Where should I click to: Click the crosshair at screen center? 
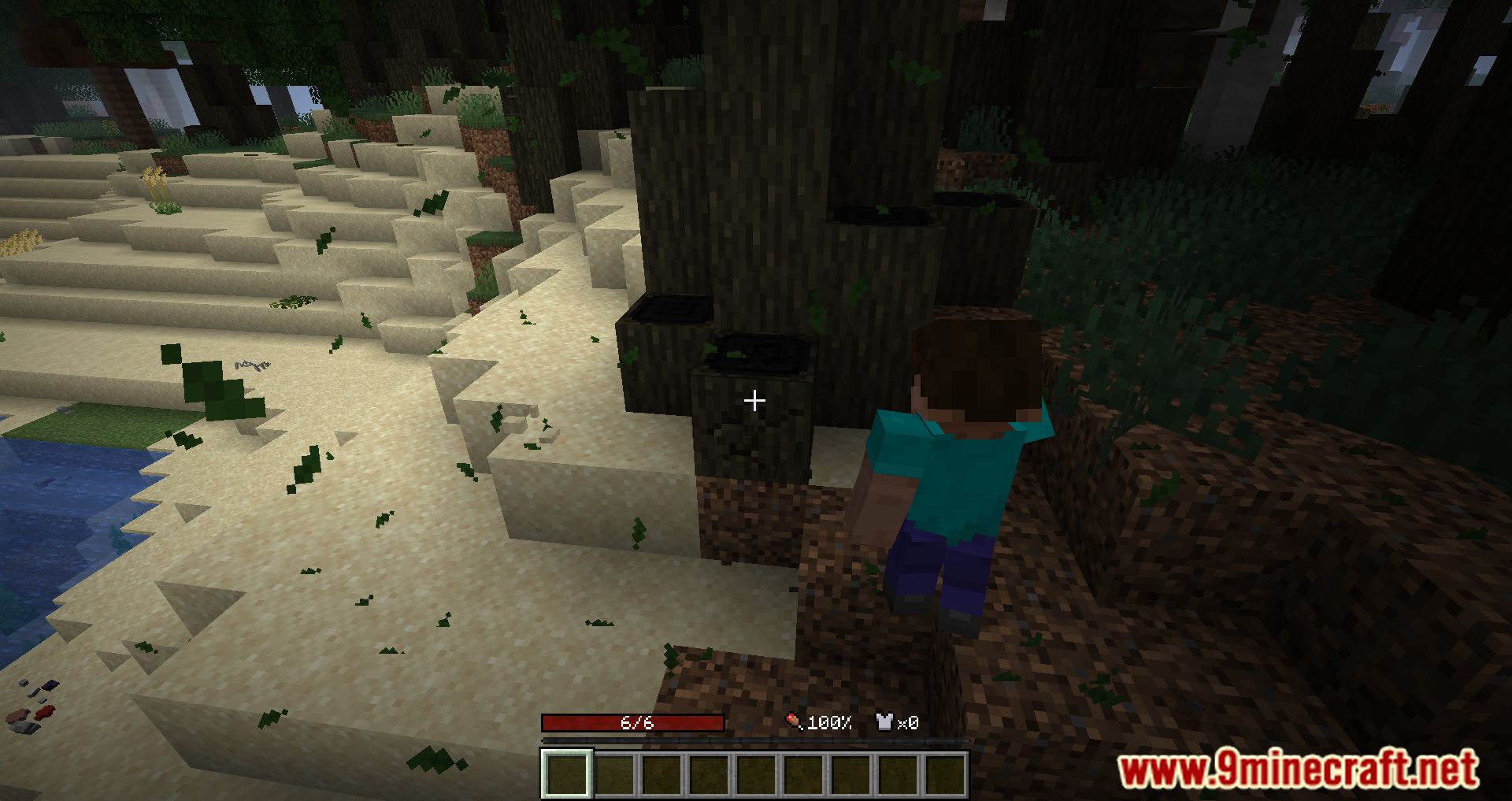(754, 400)
